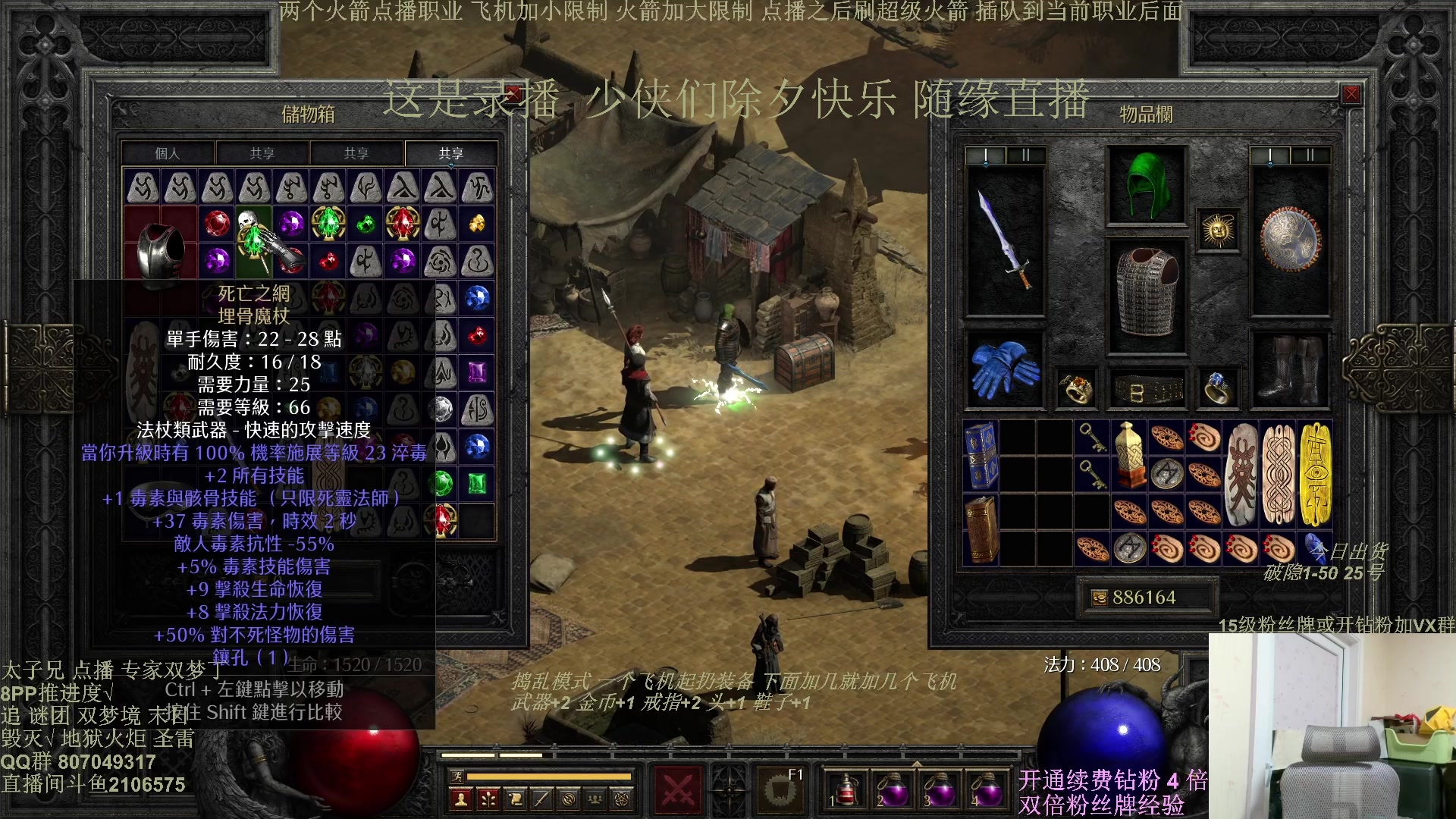Click the equipped boots slot
This screenshot has width=1456, height=819.
[x=1290, y=369]
